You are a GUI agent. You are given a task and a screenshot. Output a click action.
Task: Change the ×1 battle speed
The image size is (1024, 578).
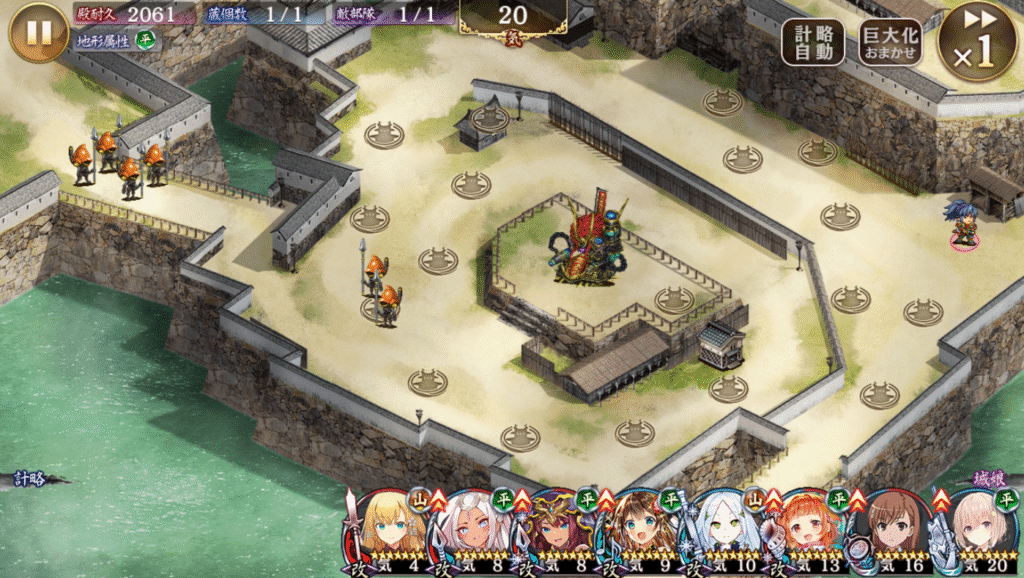977,42
